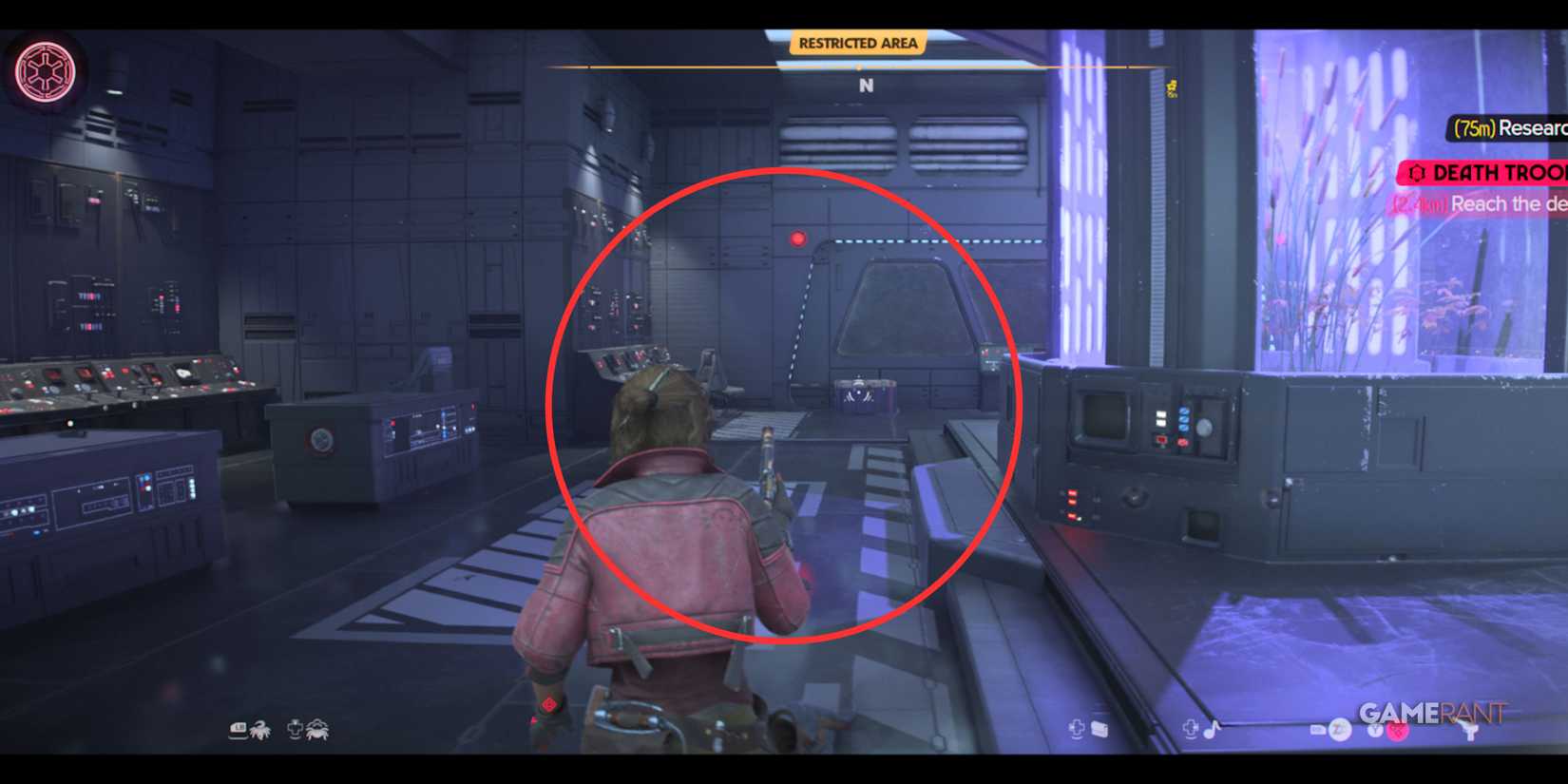Click the DEATH TROOPER alert banner
1568x784 pixels.
tap(1482, 172)
